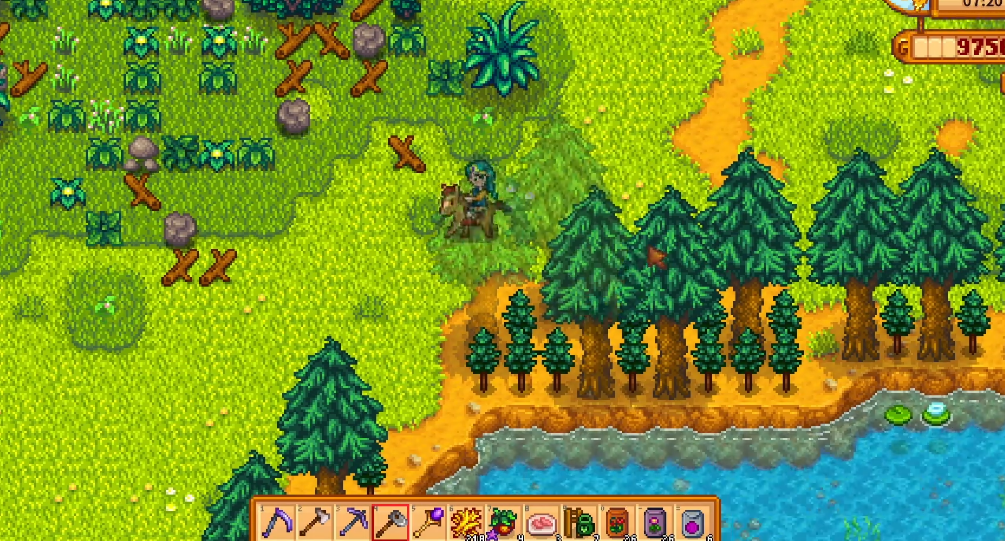Select the golden hay bundle slot
The width and height of the screenshot is (1005, 541).
point(465,521)
